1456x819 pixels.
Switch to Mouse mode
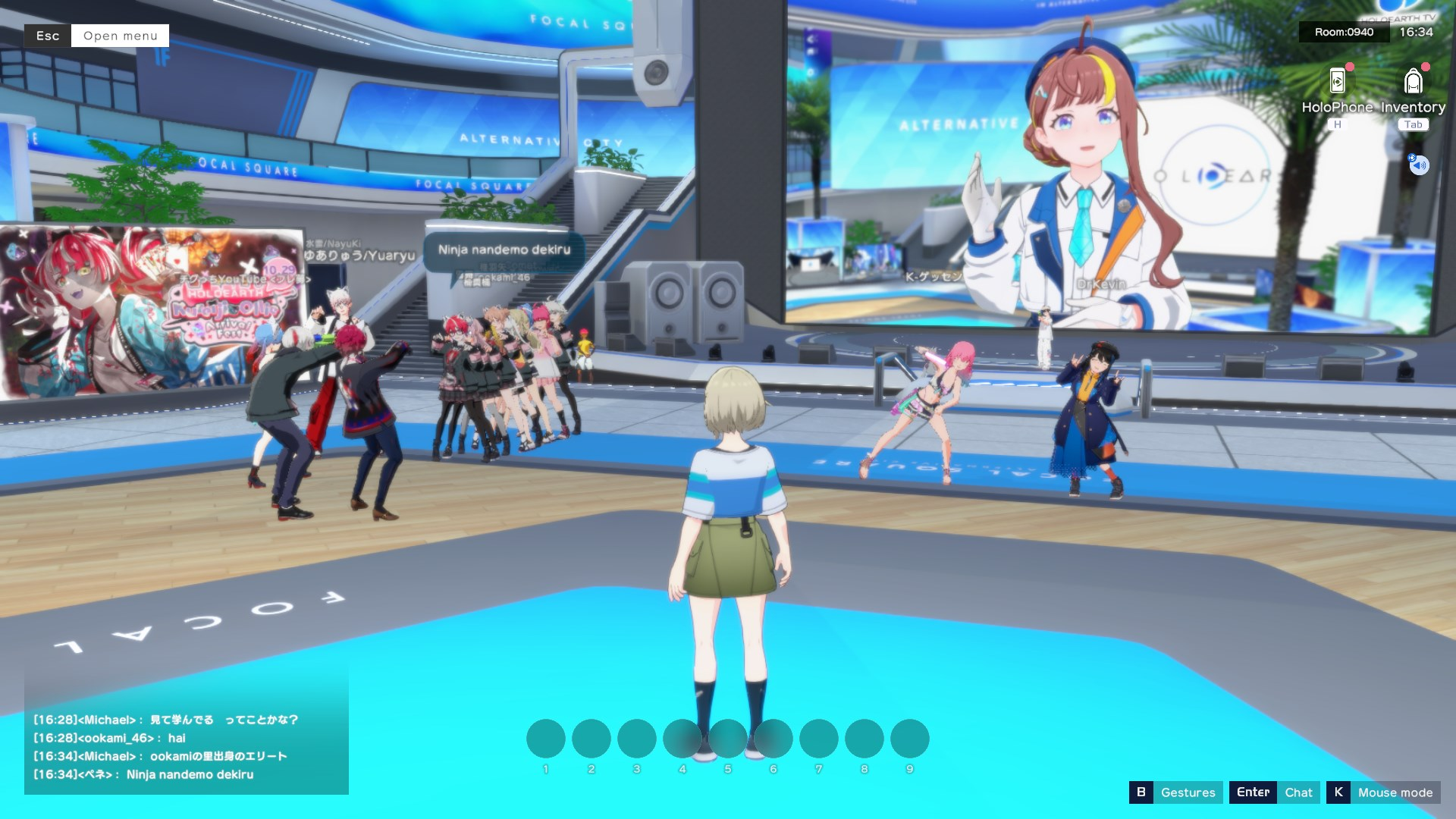(1395, 792)
